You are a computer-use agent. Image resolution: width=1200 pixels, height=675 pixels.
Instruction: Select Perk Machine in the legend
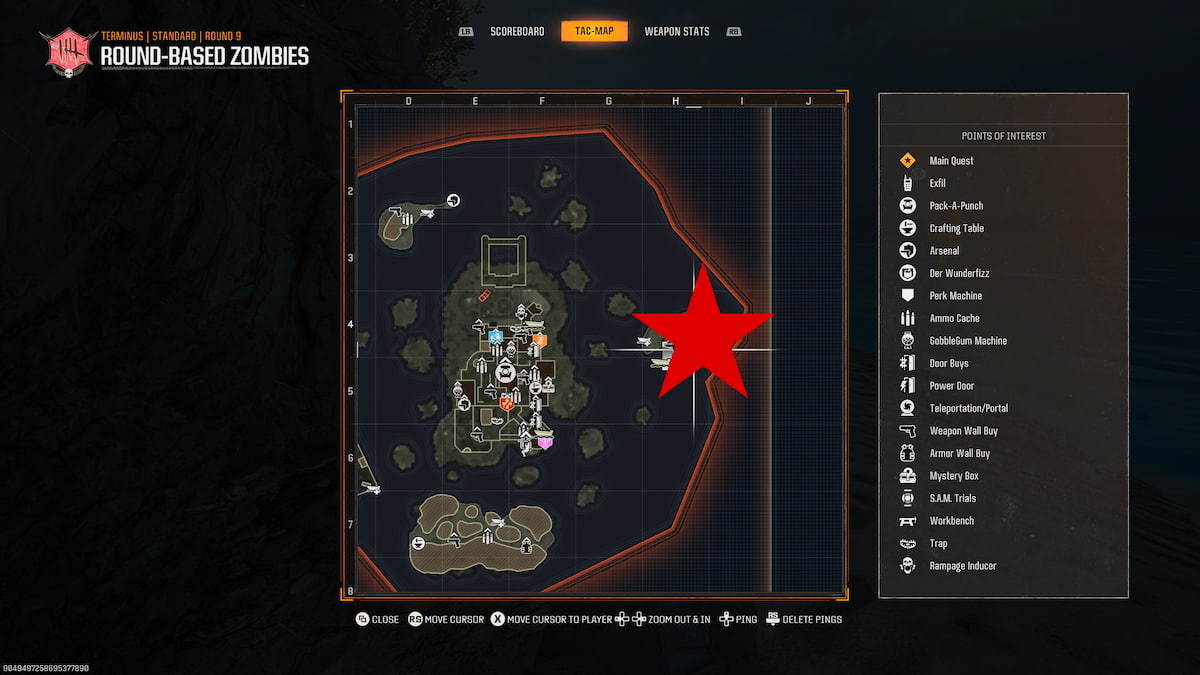[955, 296]
